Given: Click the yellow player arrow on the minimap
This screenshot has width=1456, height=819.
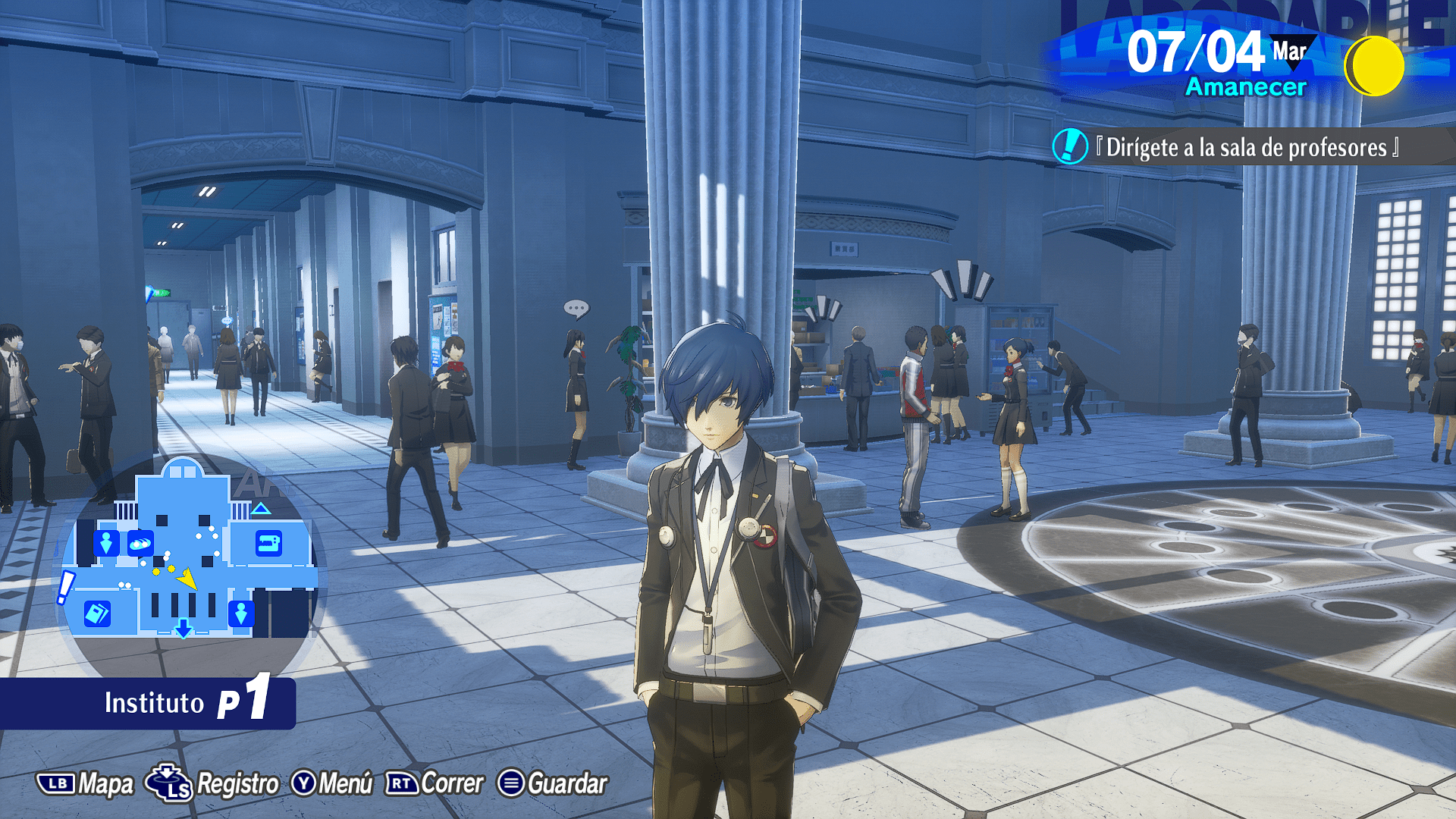Looking at the screenshot, I should coord(187,580).
